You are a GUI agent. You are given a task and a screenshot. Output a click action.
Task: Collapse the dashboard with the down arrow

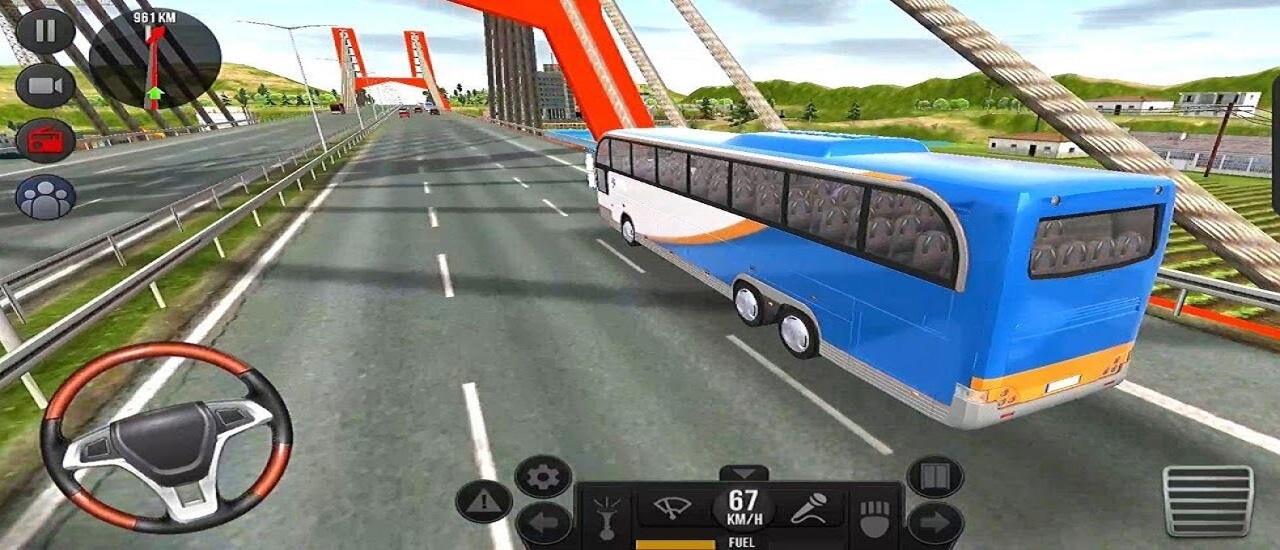[x=744, y=473]
